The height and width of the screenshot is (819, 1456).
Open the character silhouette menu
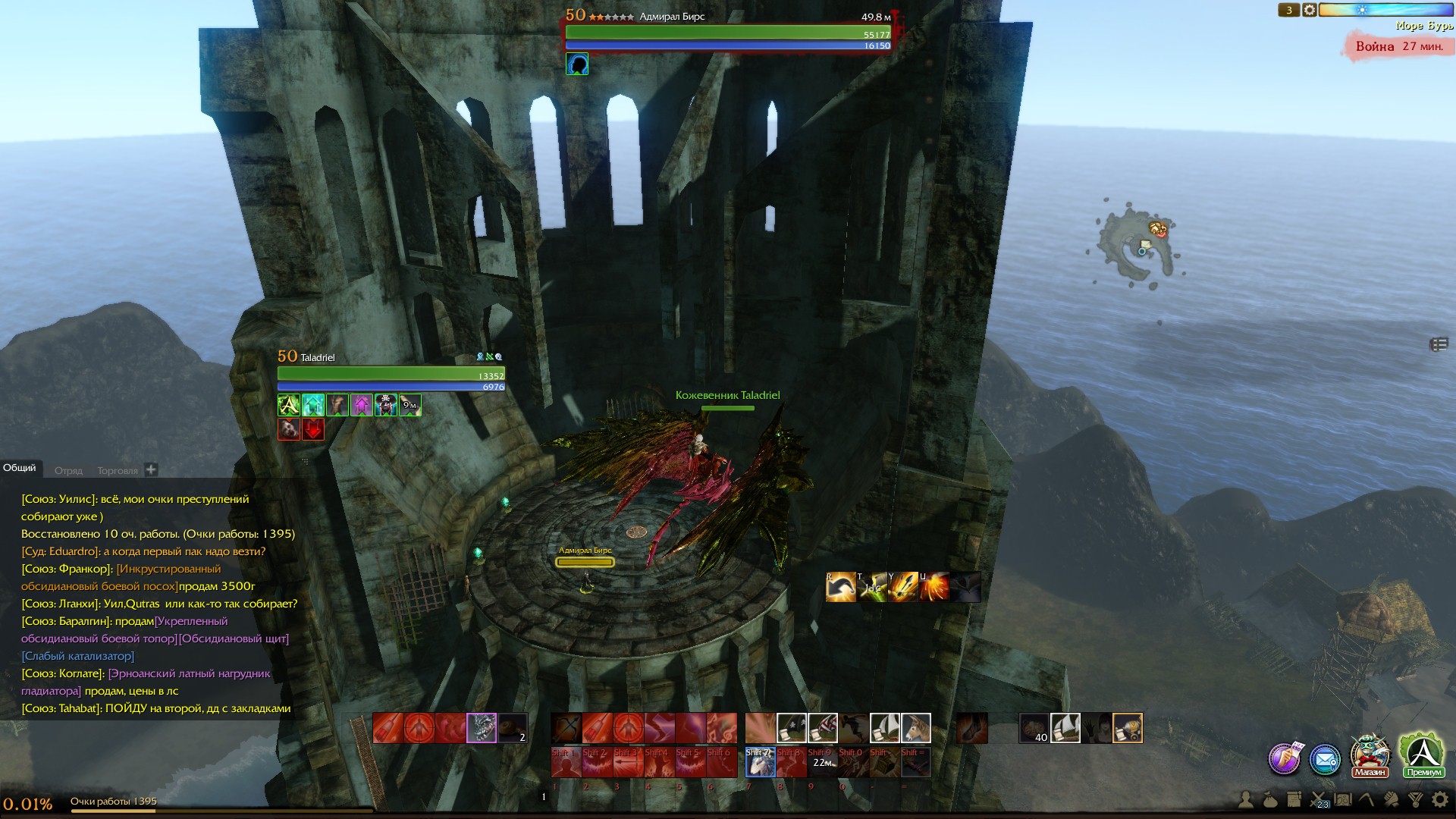pyautogui.click(x=1246, y=799)
